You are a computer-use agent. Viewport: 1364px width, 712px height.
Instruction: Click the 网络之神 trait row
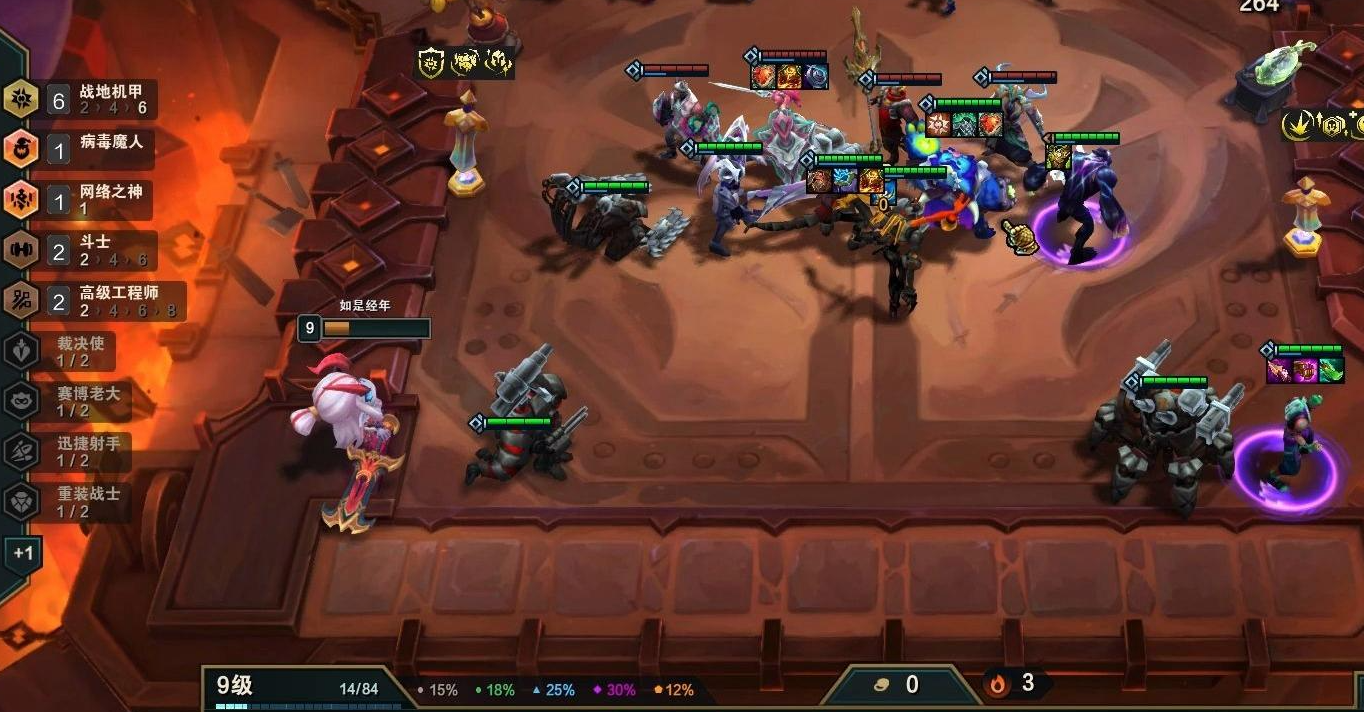(x=80, y=200)
